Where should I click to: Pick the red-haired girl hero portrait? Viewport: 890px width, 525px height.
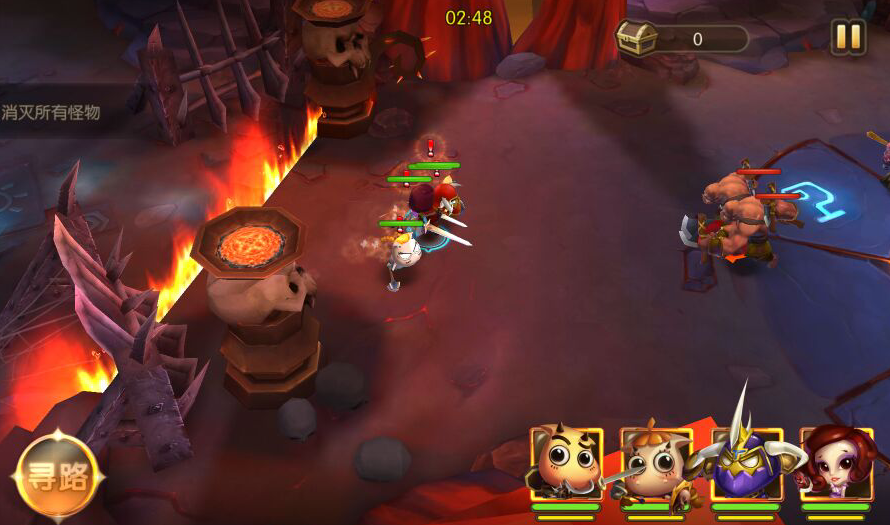[836, 464]
